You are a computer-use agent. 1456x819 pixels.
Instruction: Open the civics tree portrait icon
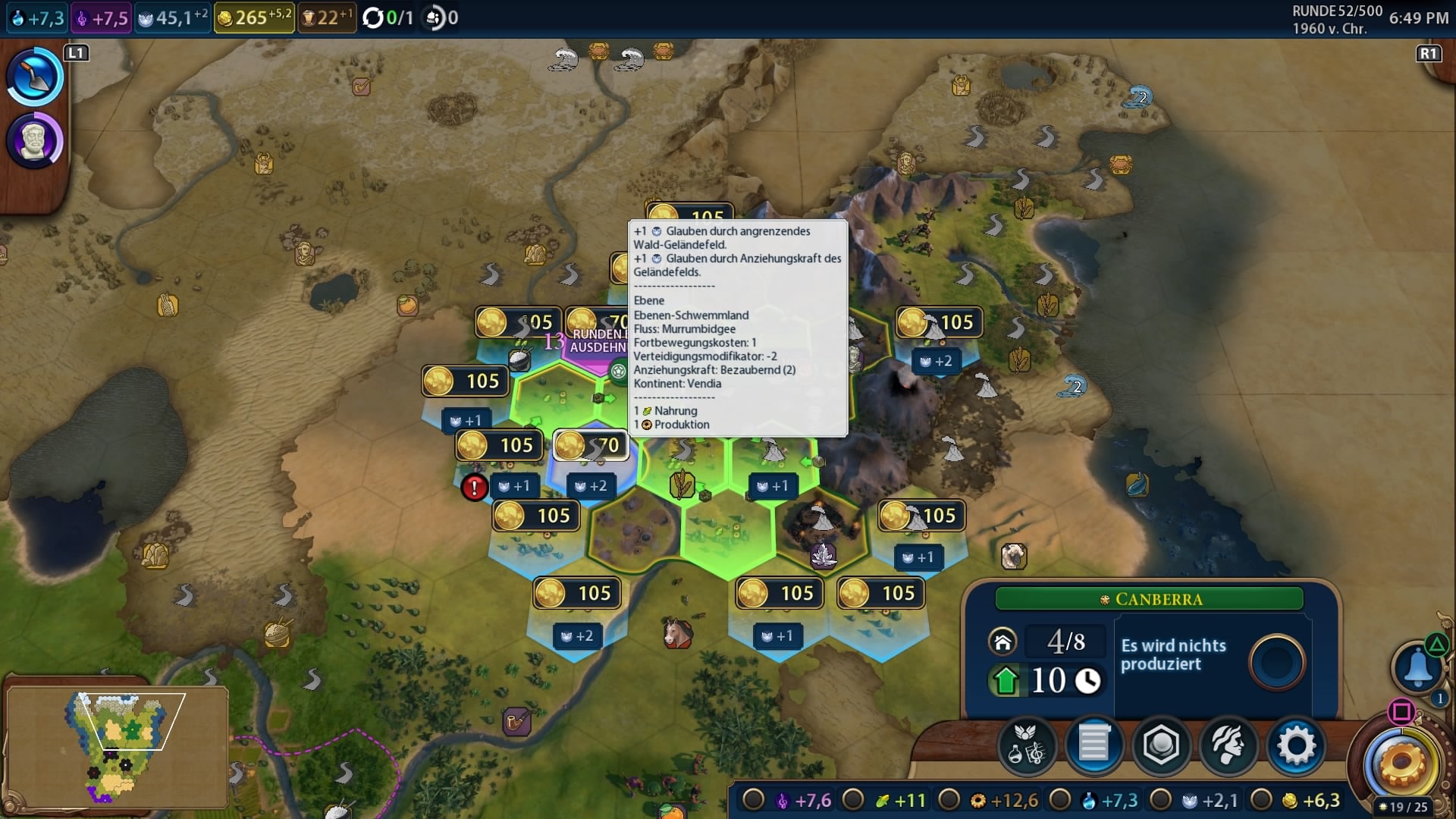34,141
